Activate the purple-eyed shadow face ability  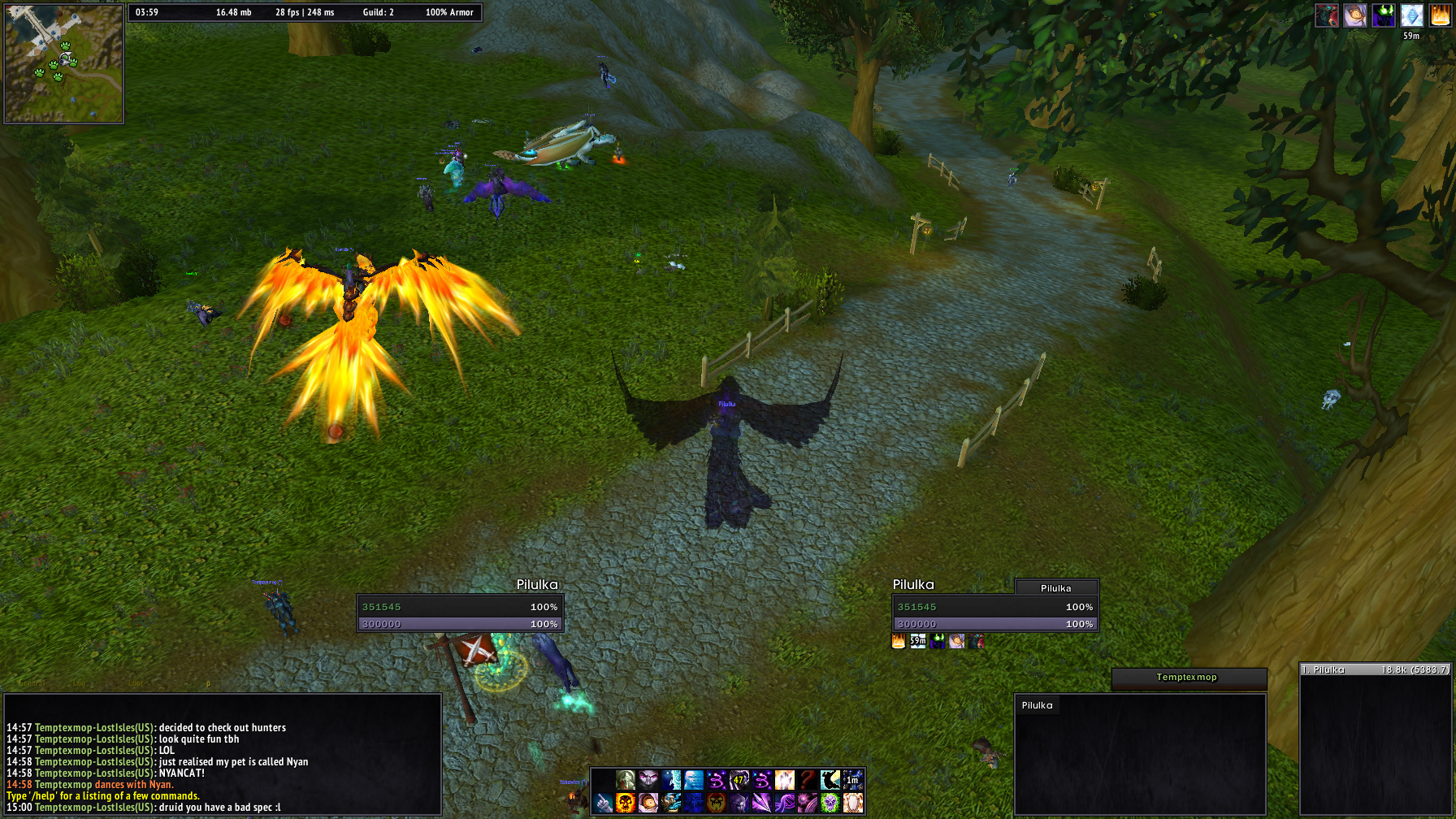coord(648,781)
